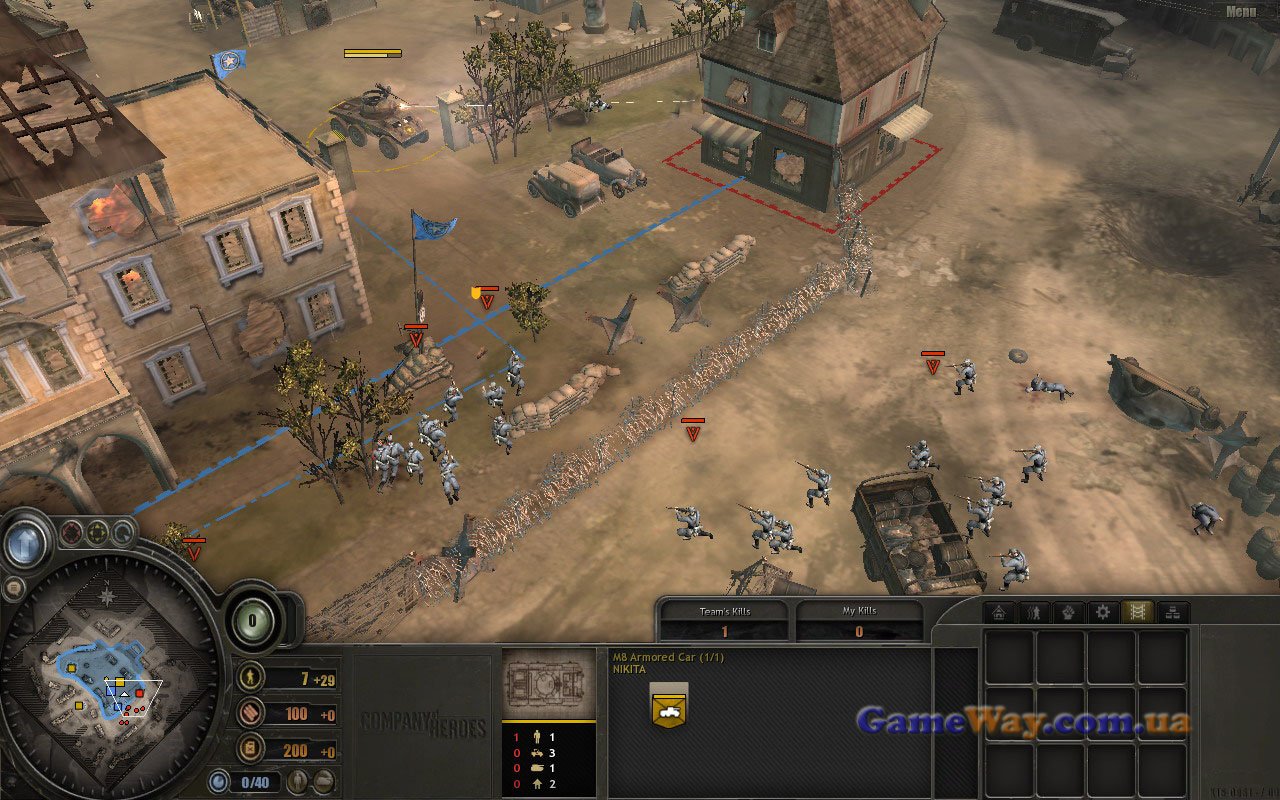Screen dimensions: 1280x800
Task: Click the infantry filter icon beside population counter
Action: [298, 782]
